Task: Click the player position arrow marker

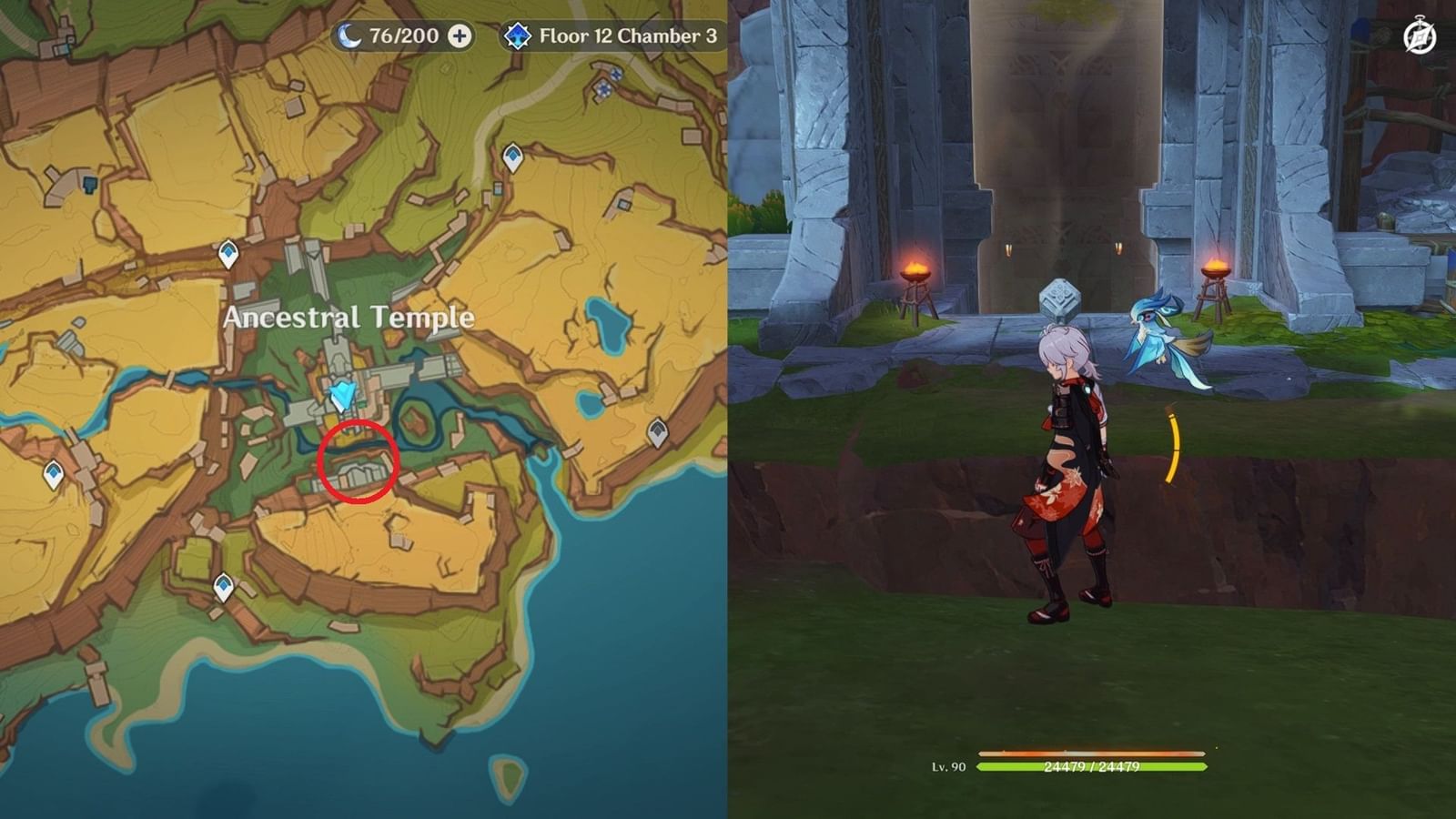Action: (x=344, y=391)
